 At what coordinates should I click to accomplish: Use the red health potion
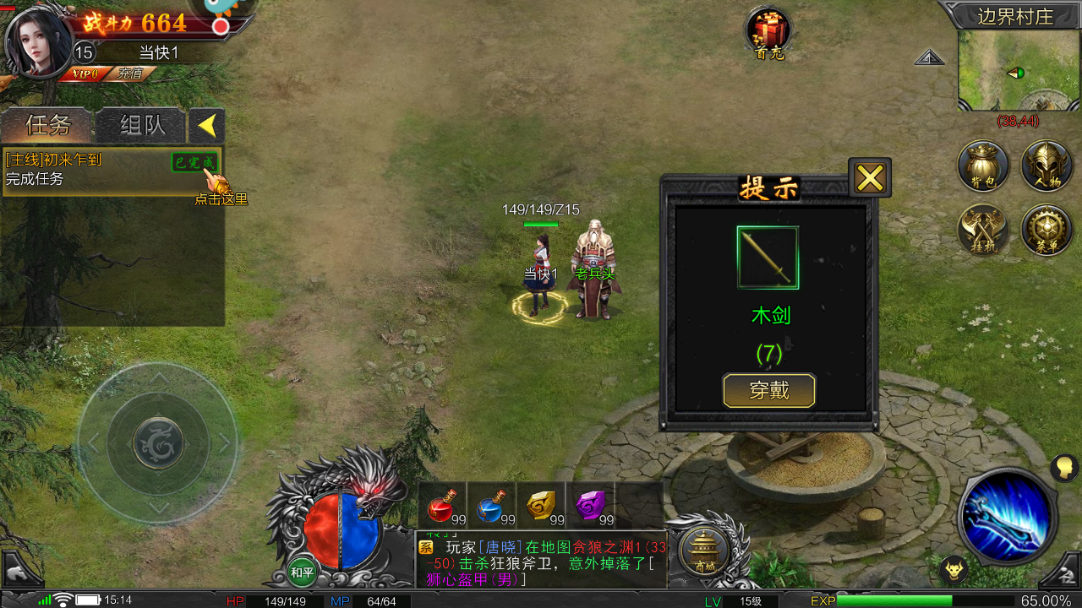coord(443,507)
